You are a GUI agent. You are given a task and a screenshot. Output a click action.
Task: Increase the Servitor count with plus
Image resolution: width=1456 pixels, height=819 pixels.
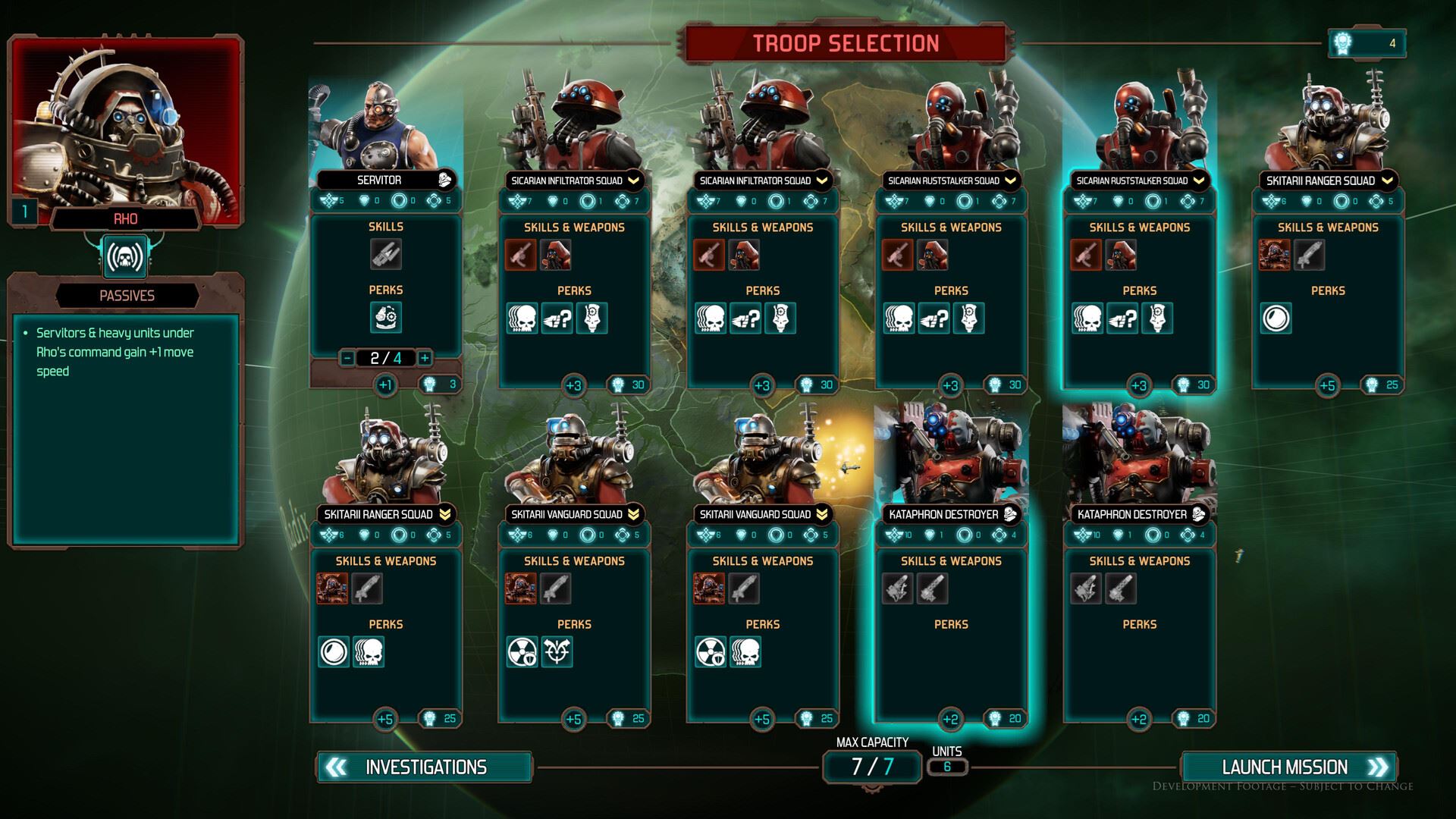point(425,358)
